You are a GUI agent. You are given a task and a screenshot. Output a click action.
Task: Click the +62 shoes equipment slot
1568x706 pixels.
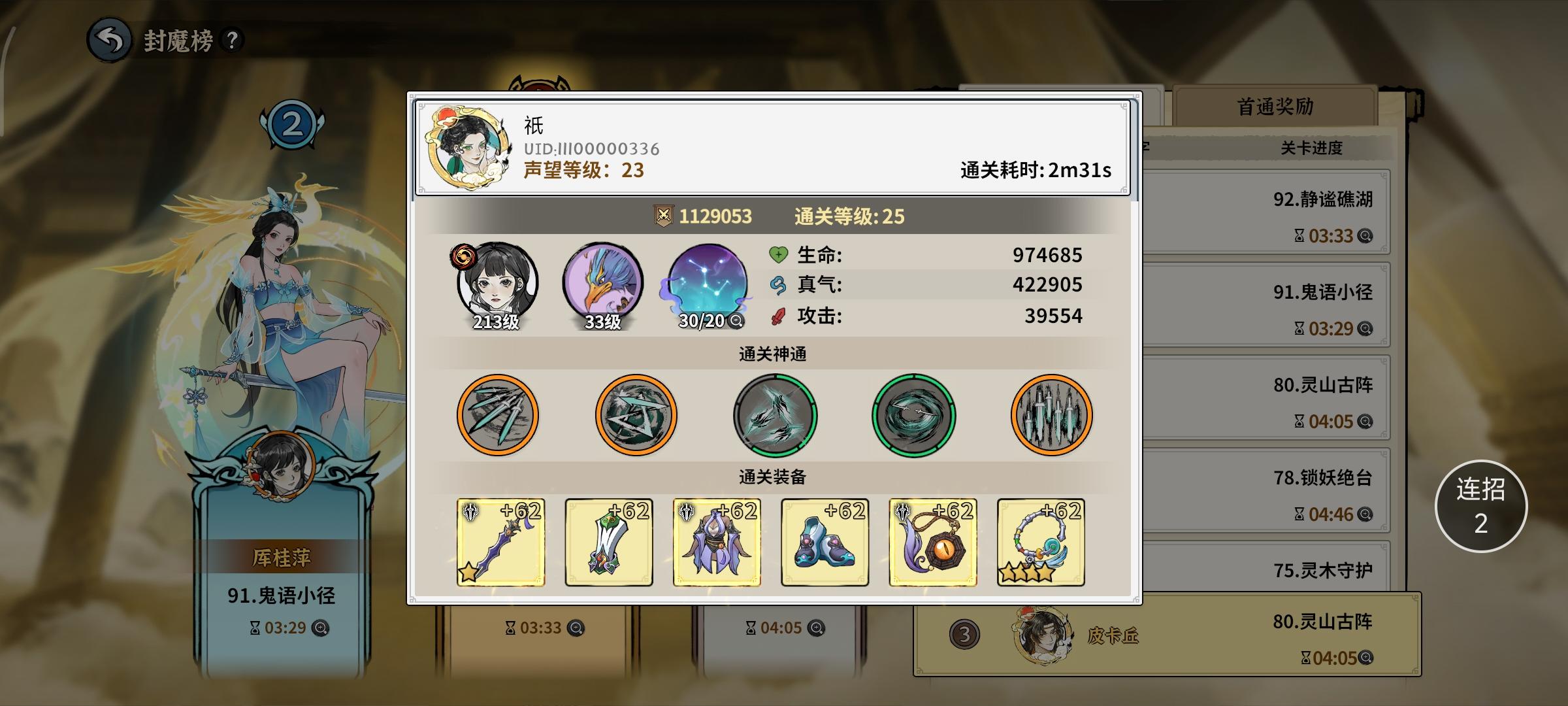tap(825, 543)
